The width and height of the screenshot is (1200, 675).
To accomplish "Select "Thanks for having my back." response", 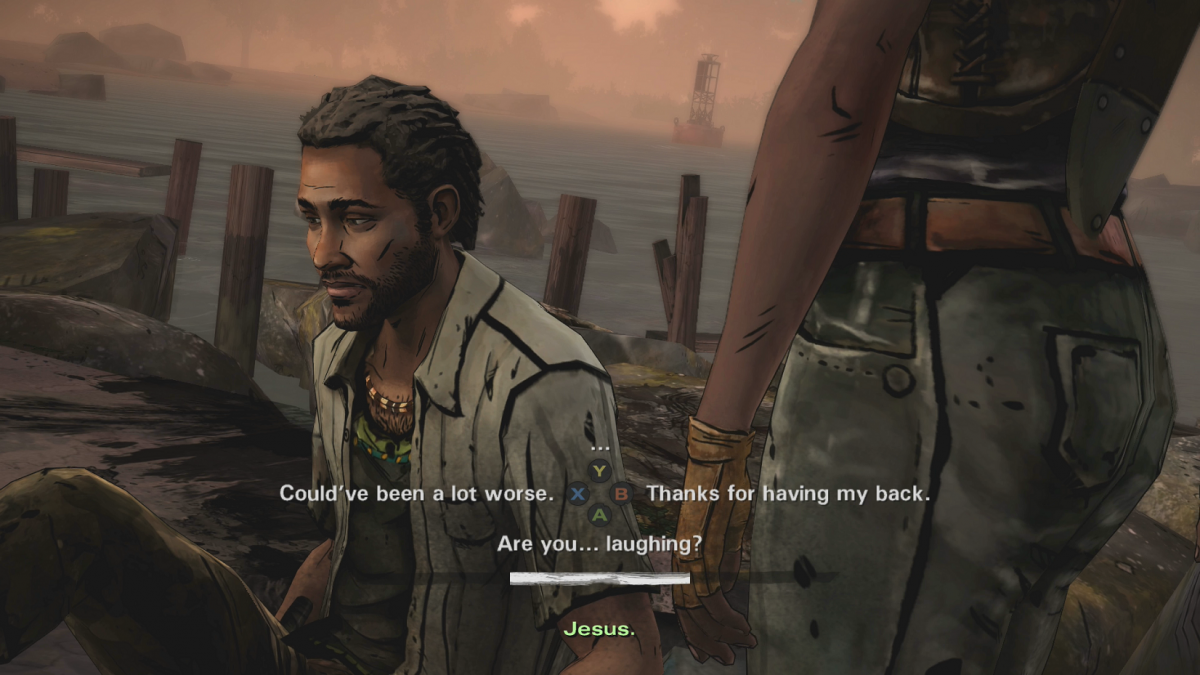I will pos(788,493).
